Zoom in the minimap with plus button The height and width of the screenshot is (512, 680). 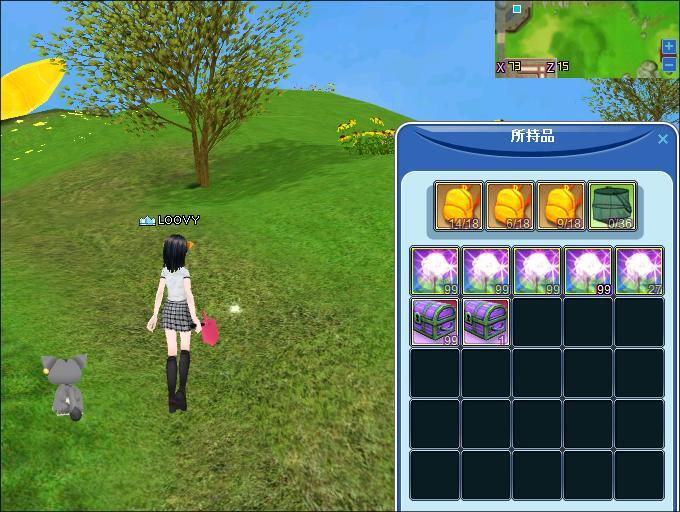(x=669, y=47)
